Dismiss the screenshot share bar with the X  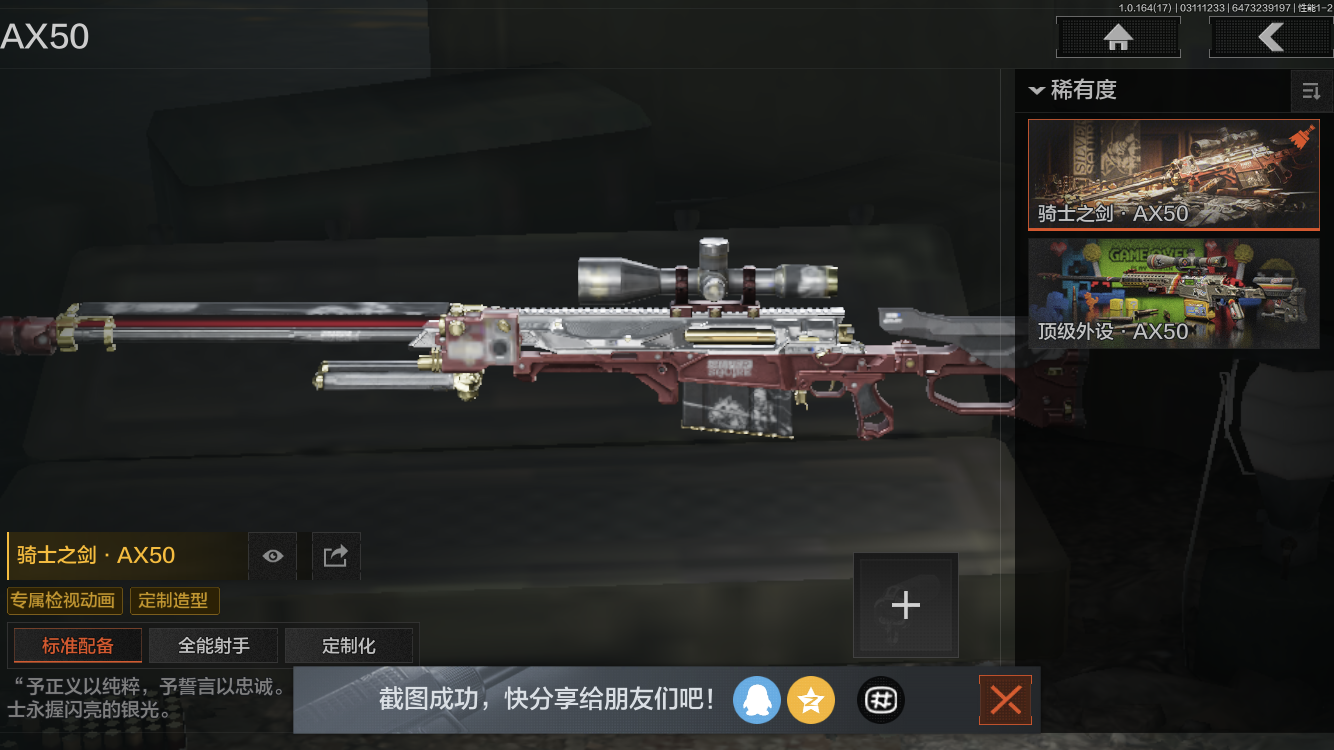pyautogui.click(x=1005, y=700)
